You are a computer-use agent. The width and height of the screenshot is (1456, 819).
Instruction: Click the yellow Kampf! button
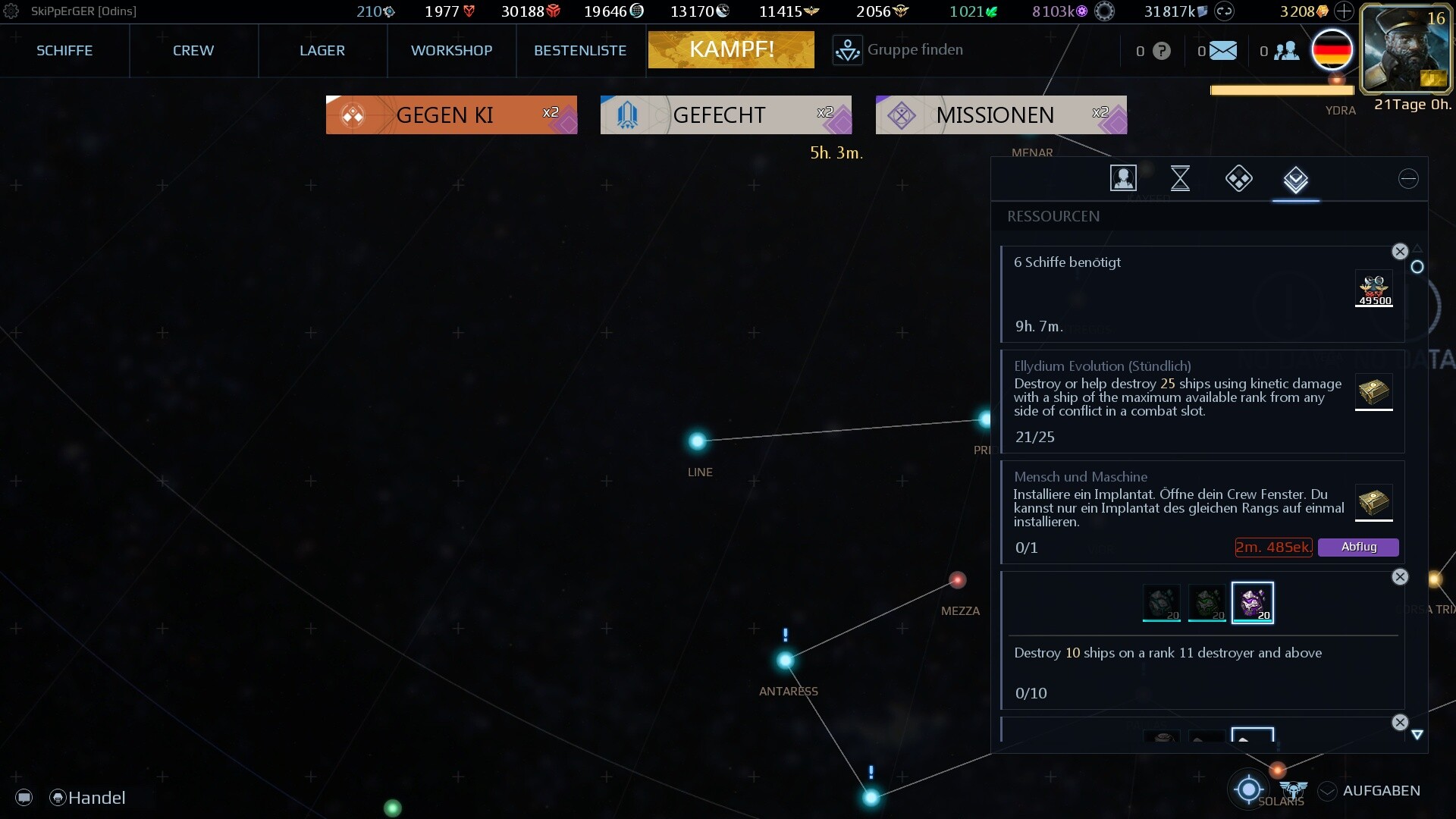click(x=731, y=50)
